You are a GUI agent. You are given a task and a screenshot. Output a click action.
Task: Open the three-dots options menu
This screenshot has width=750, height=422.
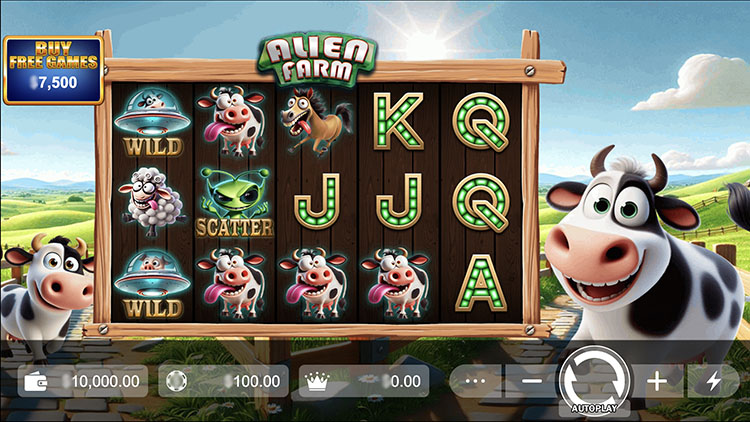click(x=476, y=381)
